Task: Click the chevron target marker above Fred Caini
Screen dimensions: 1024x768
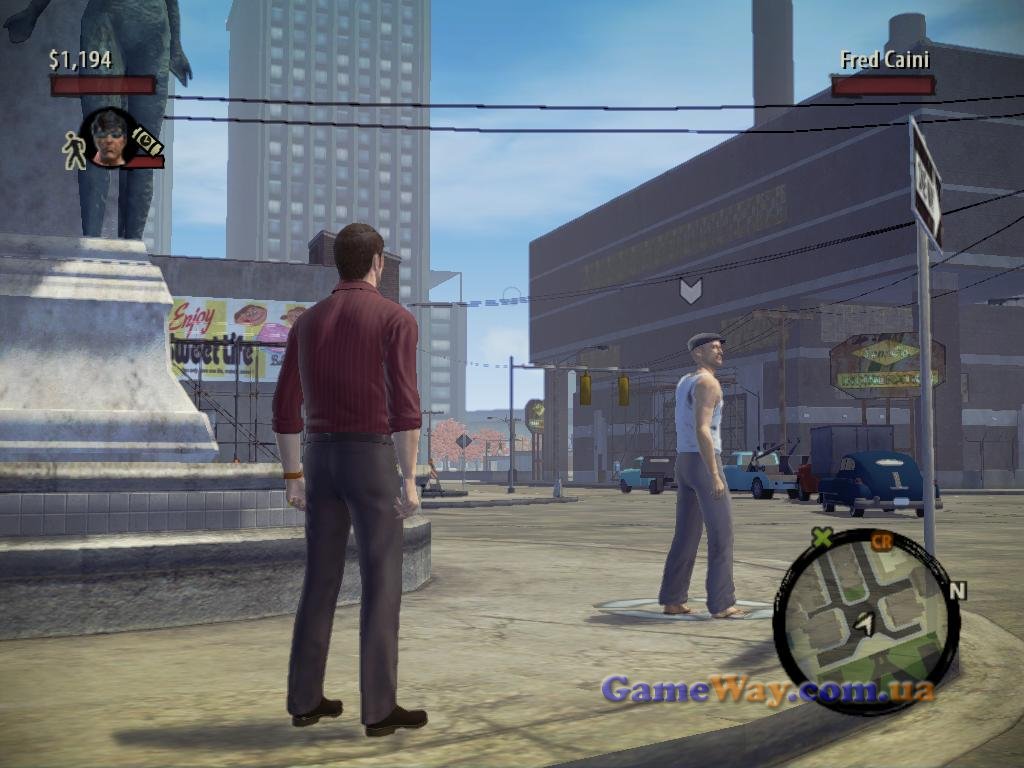Action: [x=690, y=290]
